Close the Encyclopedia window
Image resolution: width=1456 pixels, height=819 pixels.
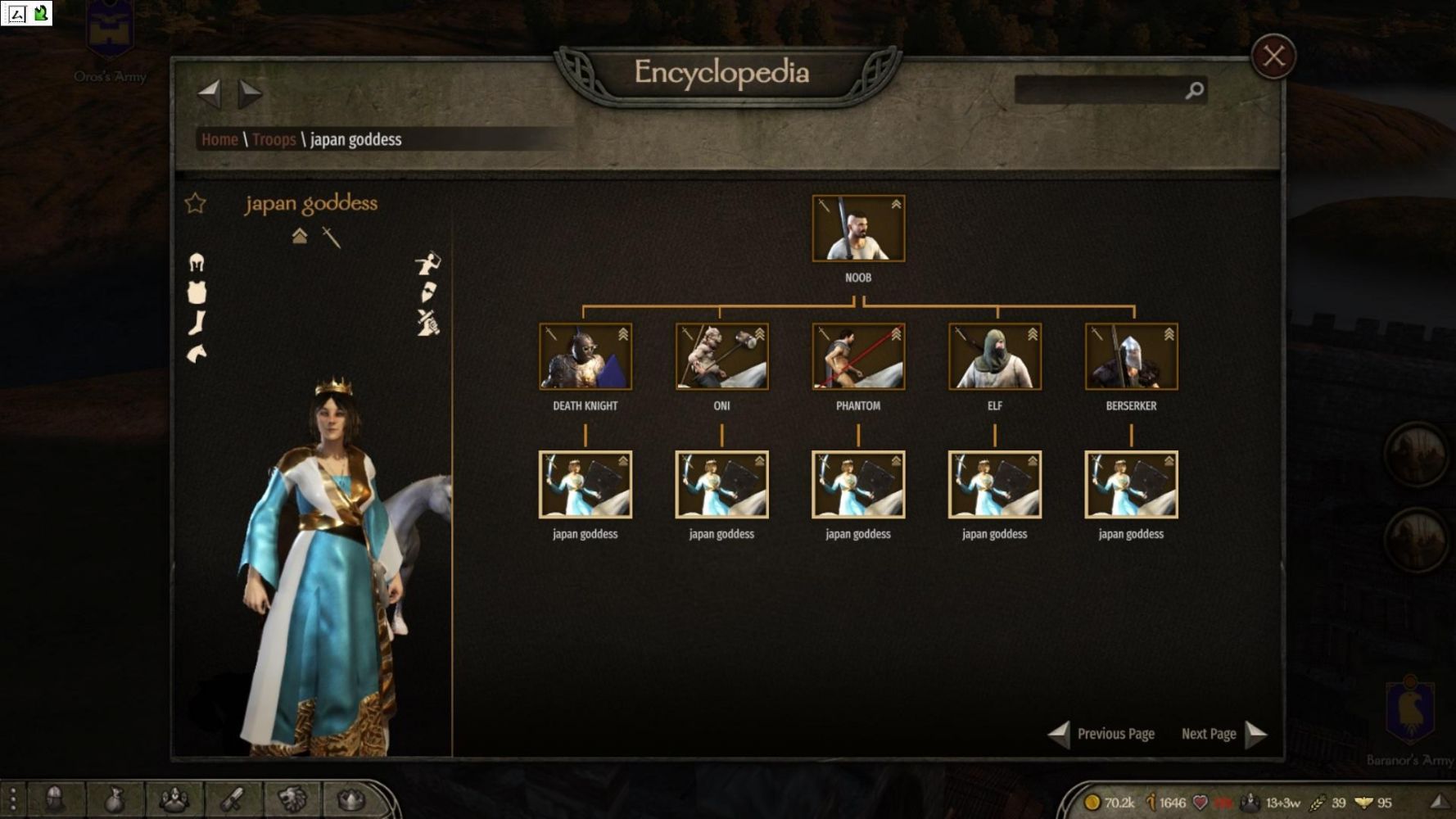click(1273, 57)
